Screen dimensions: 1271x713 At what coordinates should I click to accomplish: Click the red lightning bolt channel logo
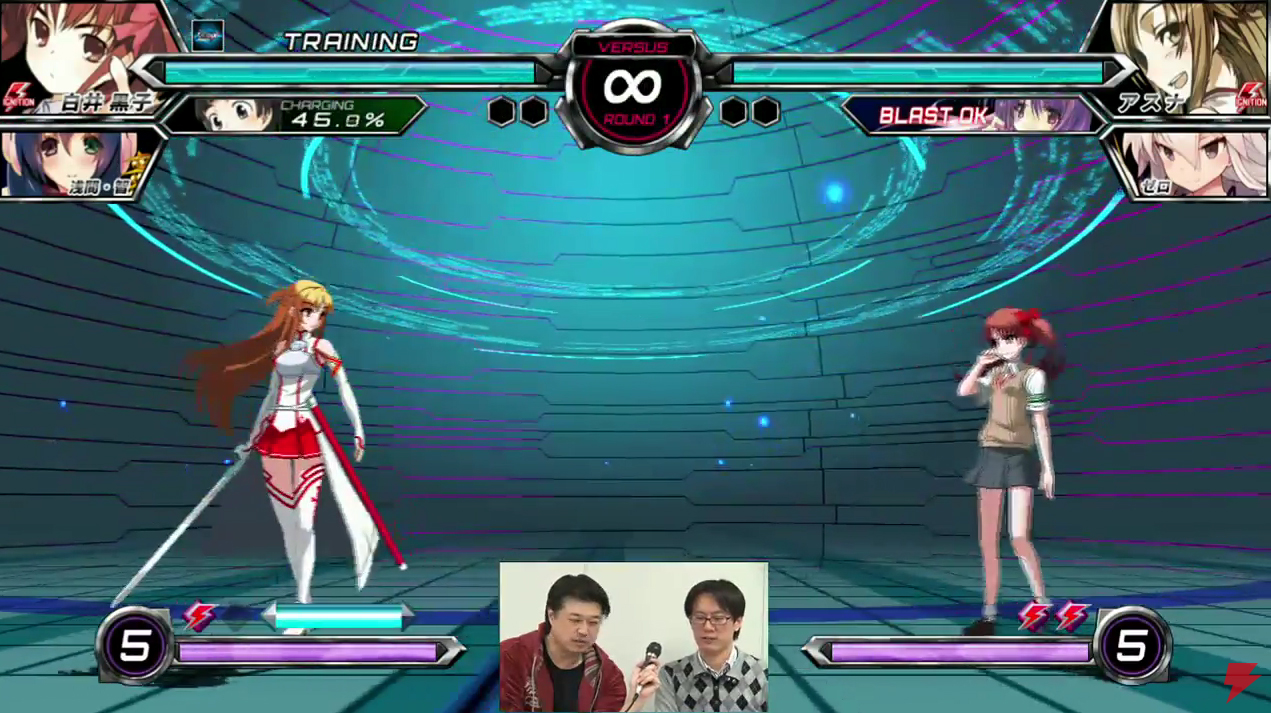point(1241,681)
